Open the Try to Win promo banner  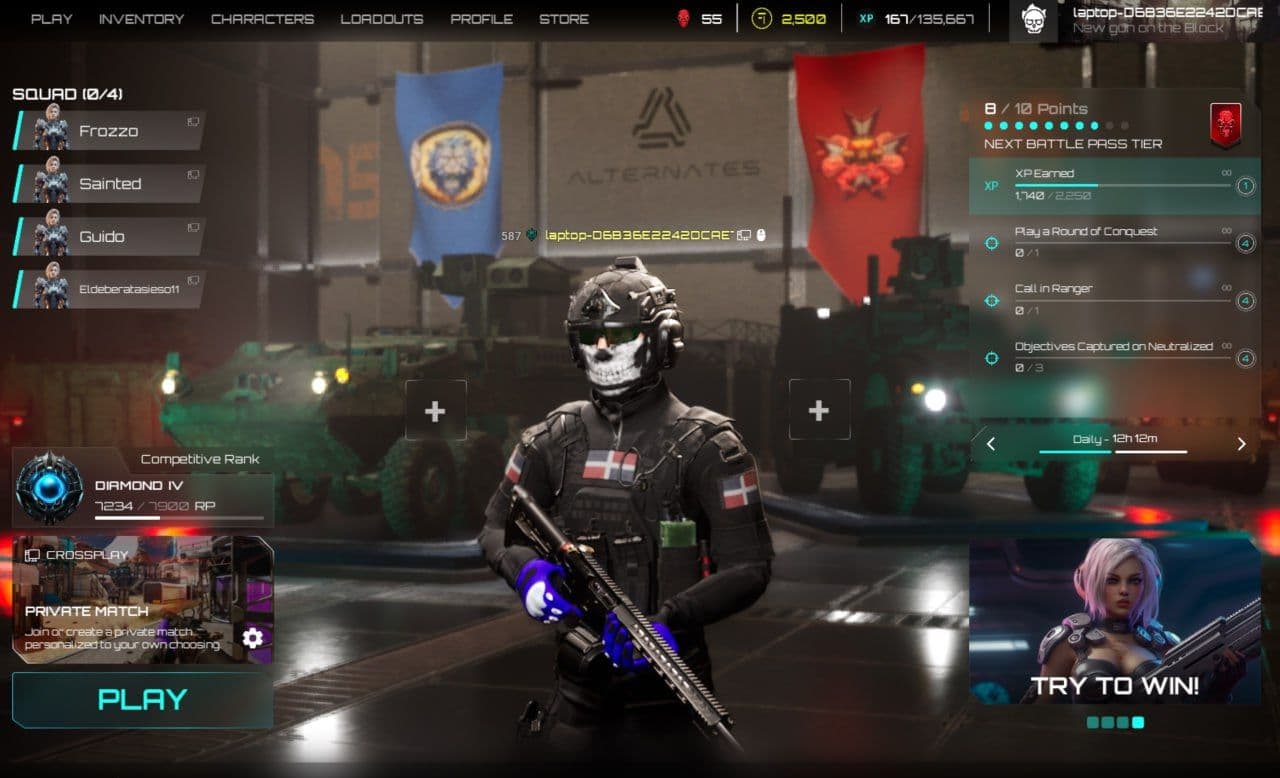point(1114,620)
